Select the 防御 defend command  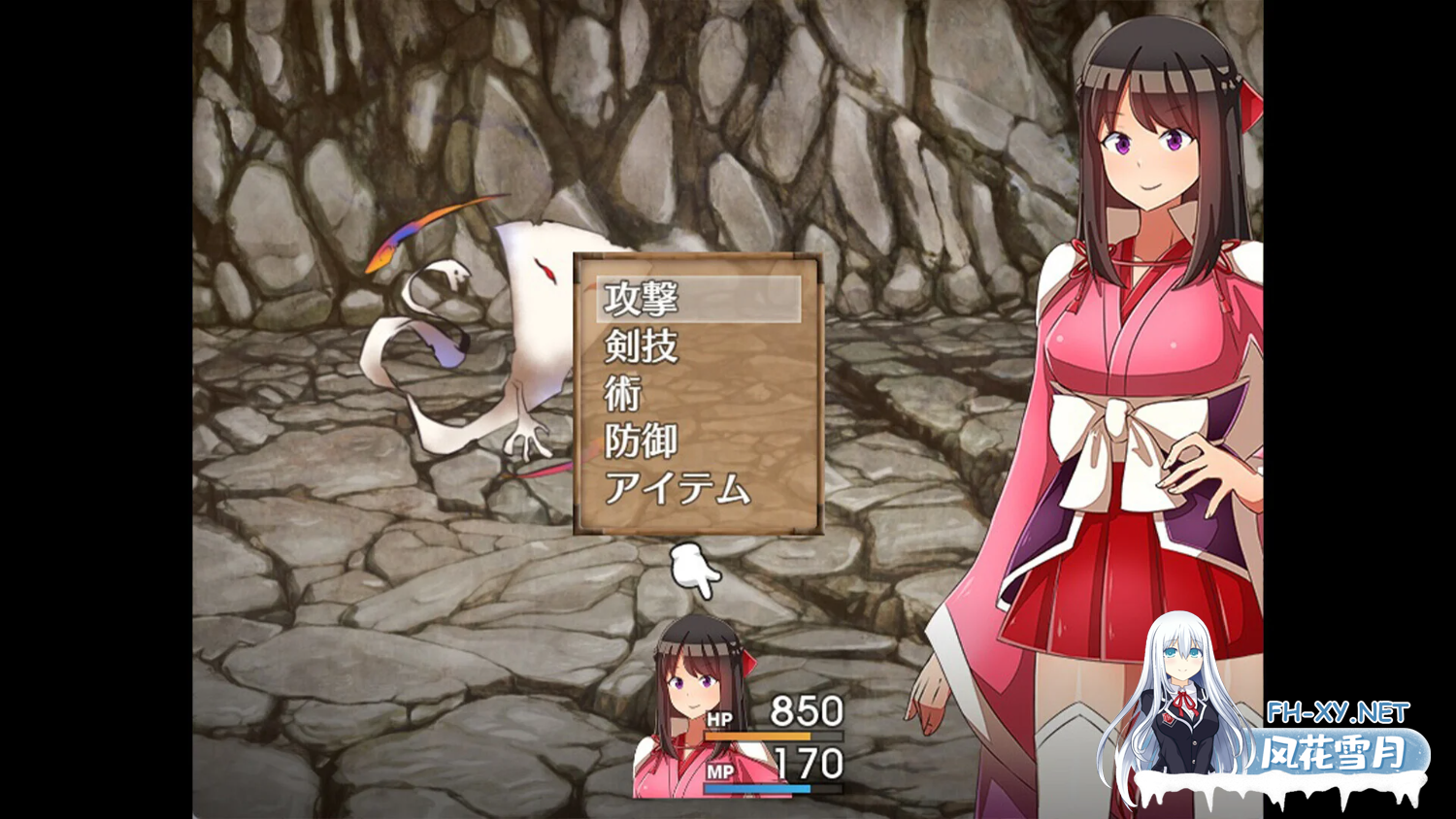point(641,442)
